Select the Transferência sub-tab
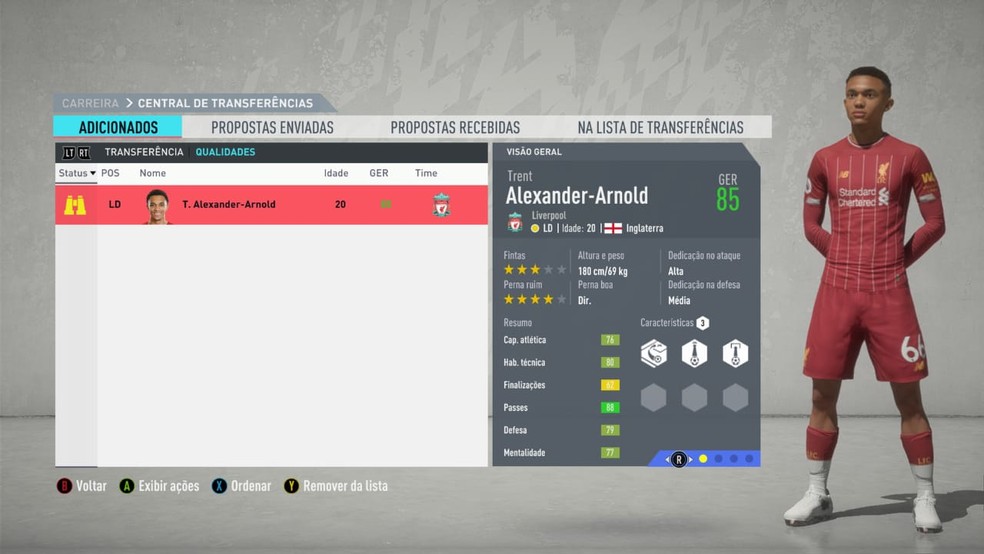The image size is (984, 554). click(144, 152)
